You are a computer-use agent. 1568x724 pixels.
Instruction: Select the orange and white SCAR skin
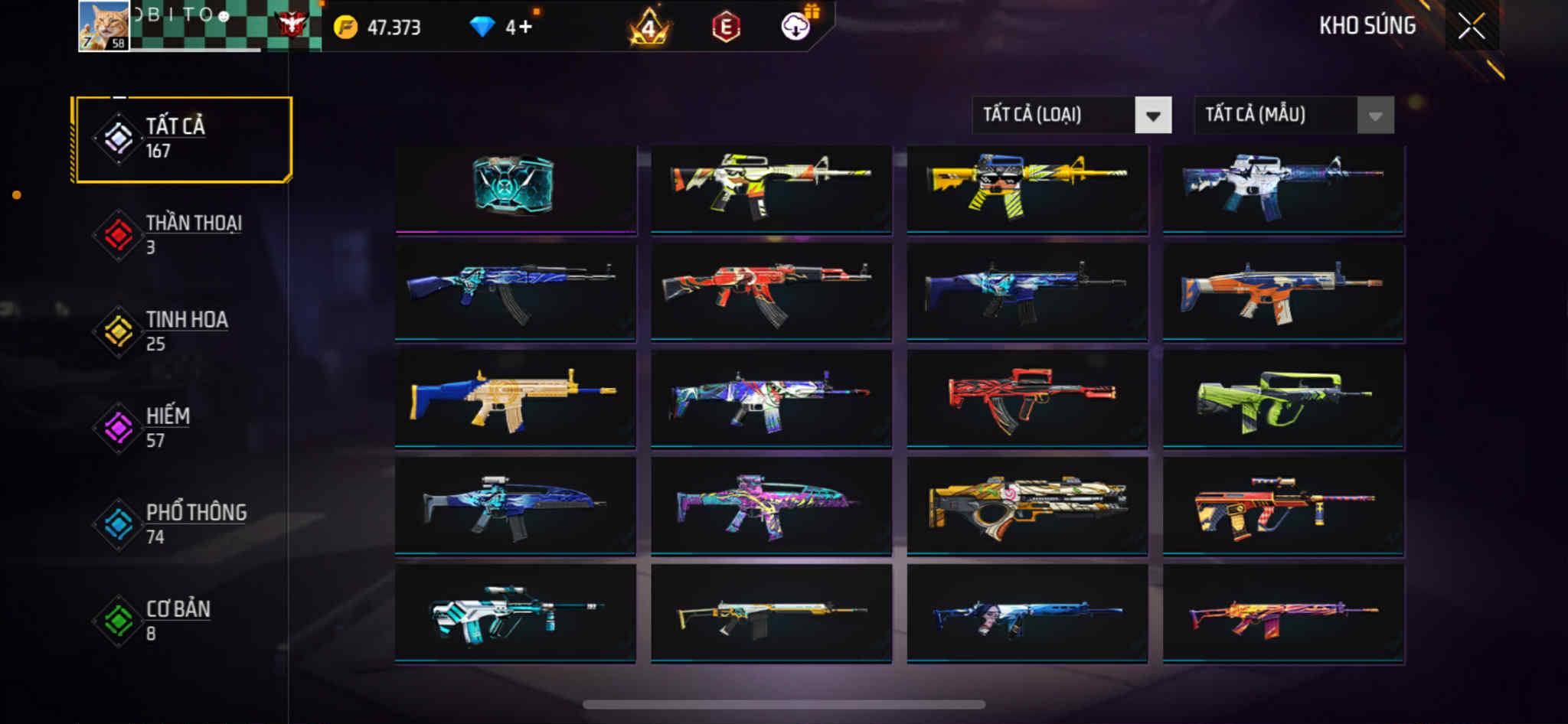1282,292
